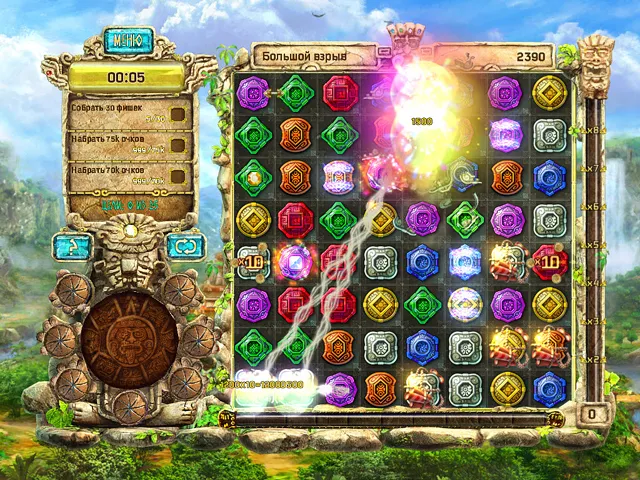Image resolution: width=640 pixels, height=480 pixels.
Task: Pick the green chip holding a golden gem
Action: click(x=252, y=177)
